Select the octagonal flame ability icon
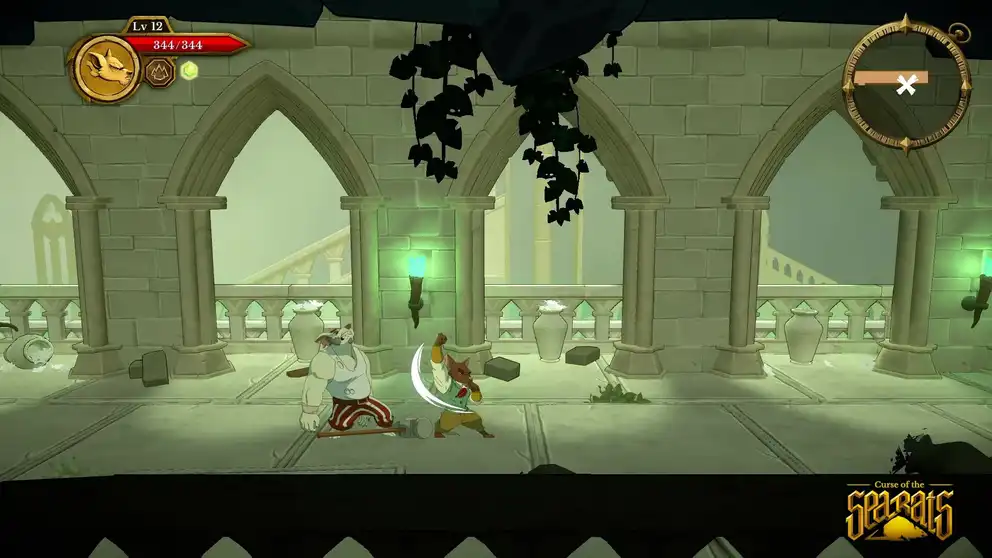This screenshot has height=558, width=992. [160, 71]
